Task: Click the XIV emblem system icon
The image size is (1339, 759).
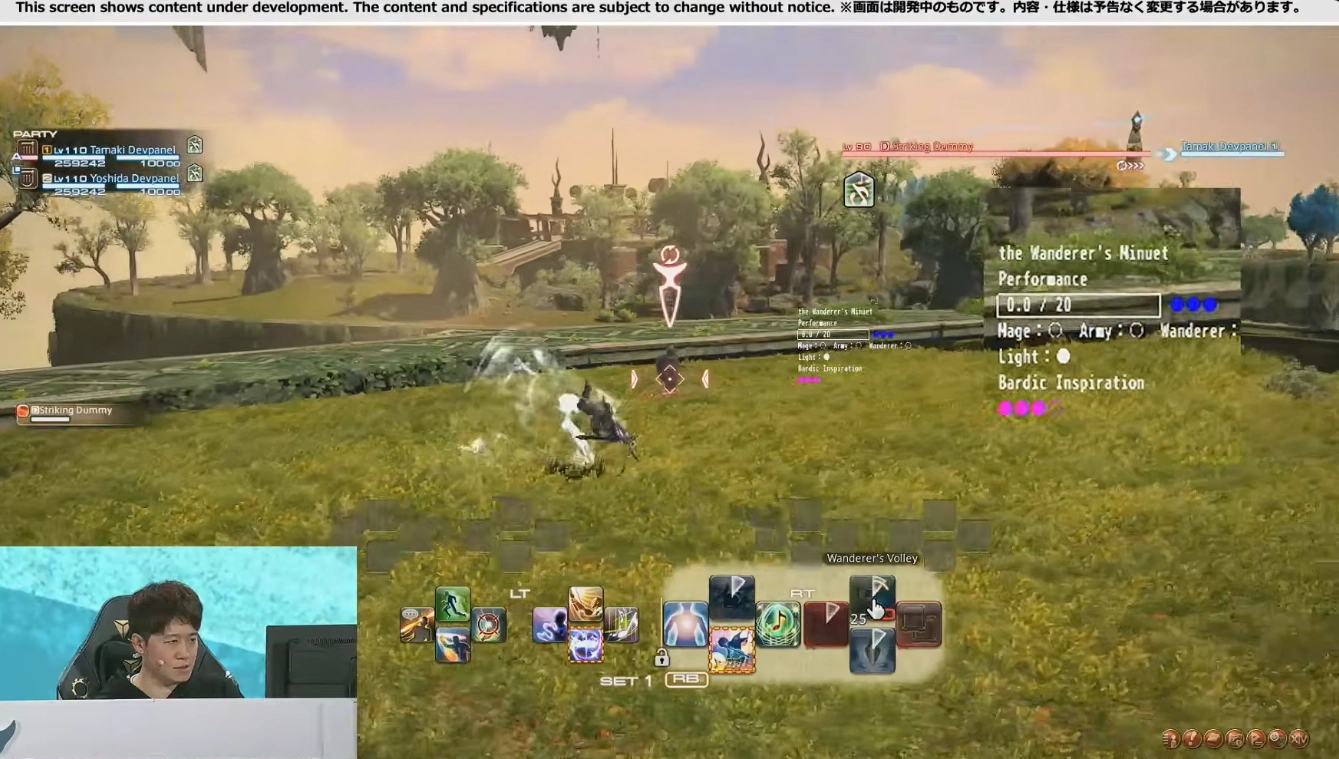Action: coord(1299,739)
